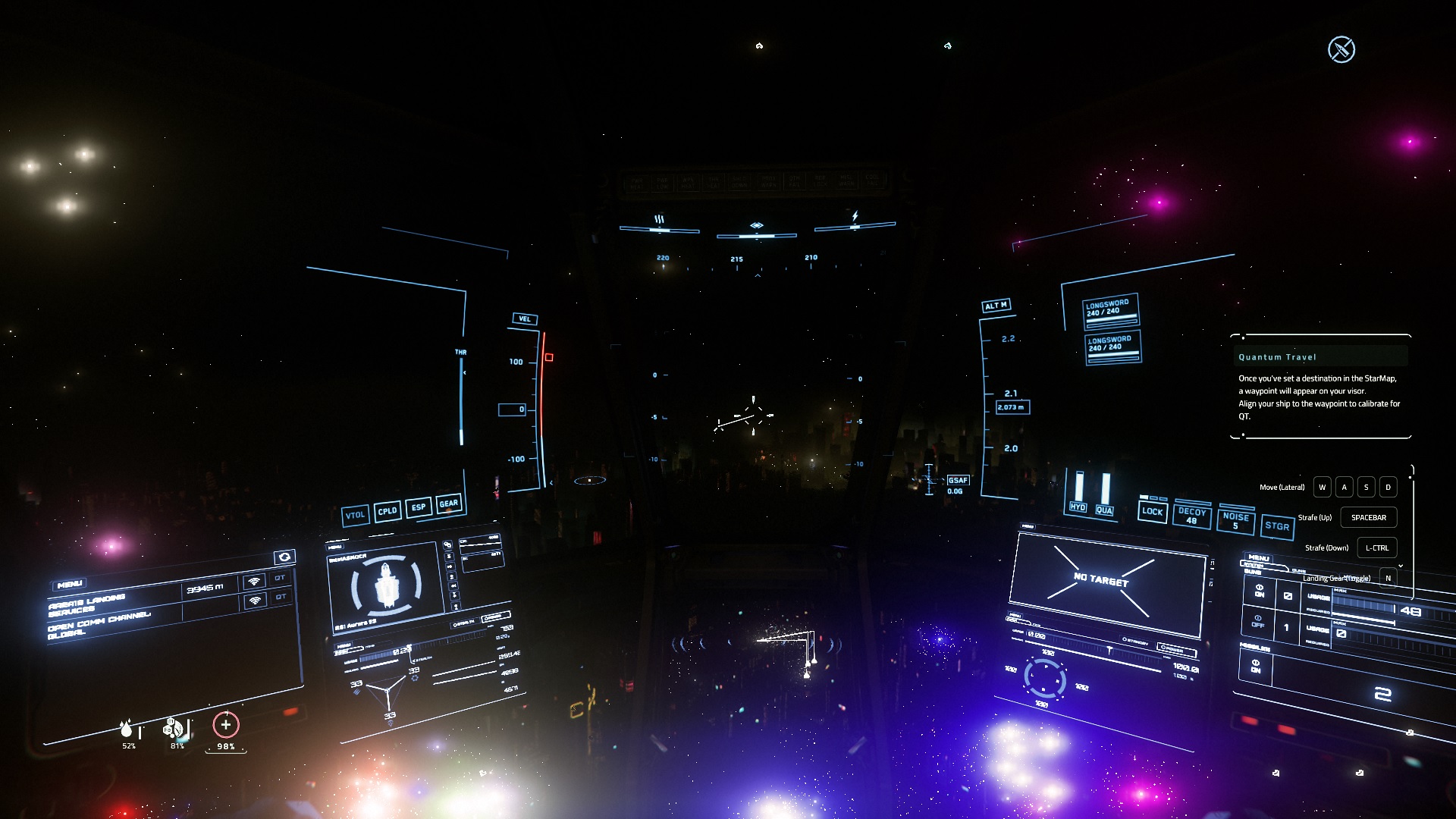Open the MENU on the comms display
This screenshot has width=1456, height=819.
[x=70, y=584]
